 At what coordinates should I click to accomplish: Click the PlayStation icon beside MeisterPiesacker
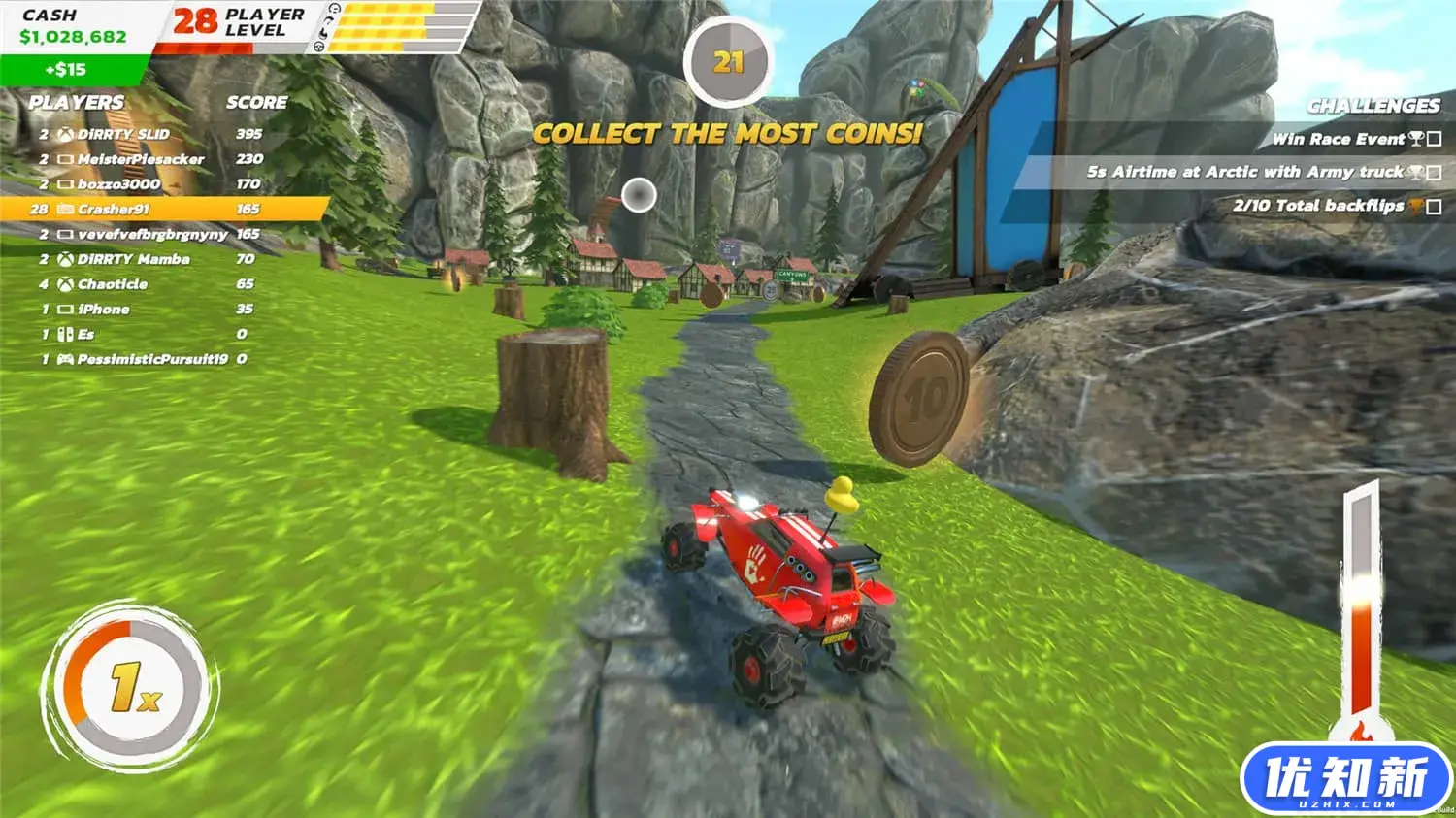pos(65,159)
